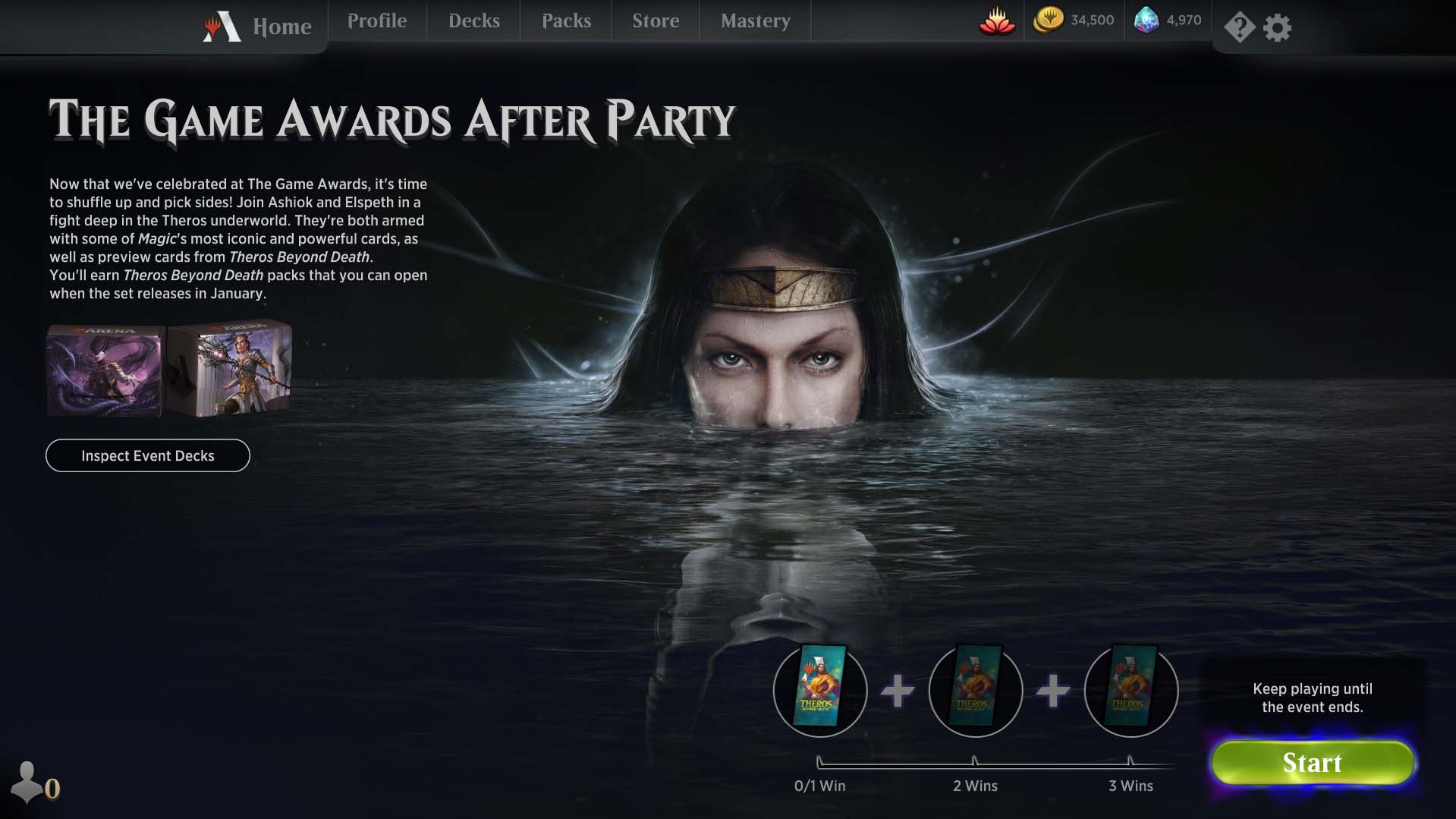Open settings with the gear icon
Screen dimensions: 1456x819
coord(1278,28)
